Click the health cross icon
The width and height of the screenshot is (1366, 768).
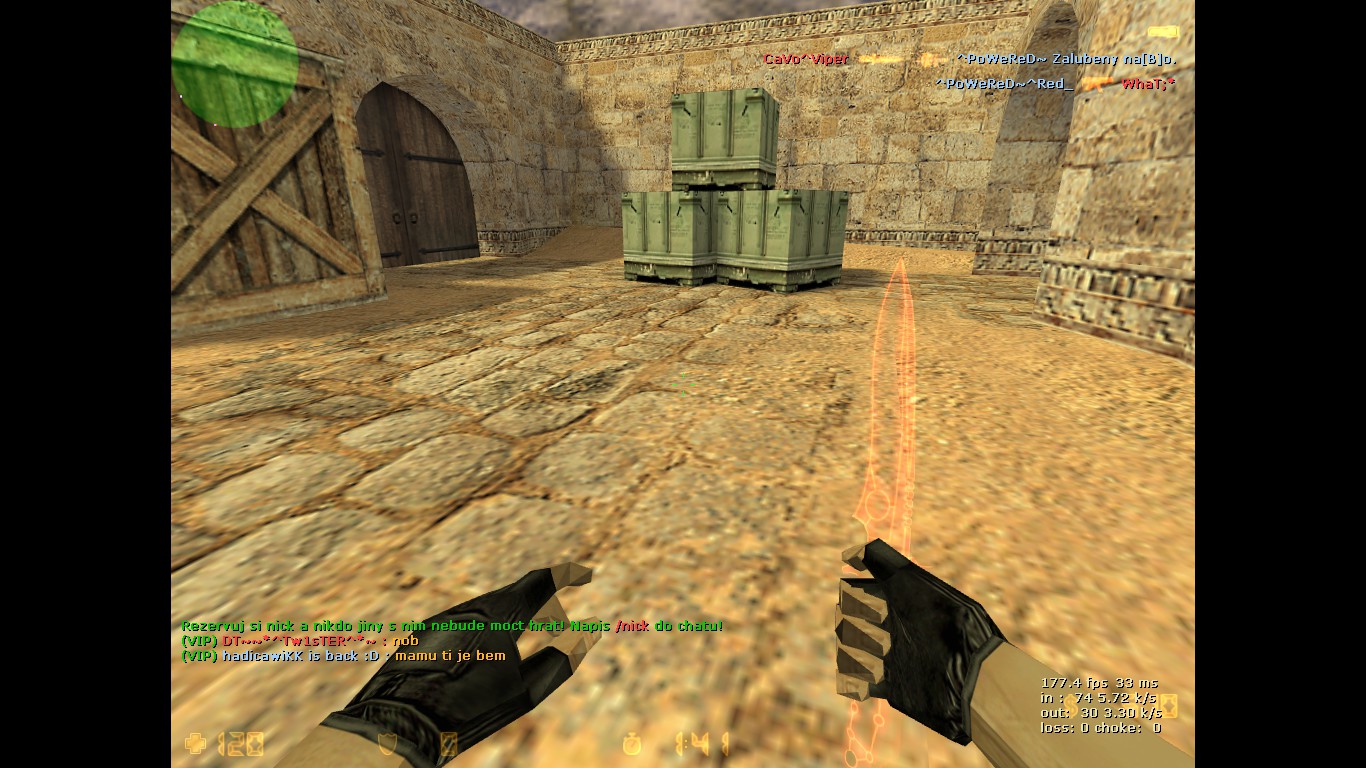click(x=195, y=744)
